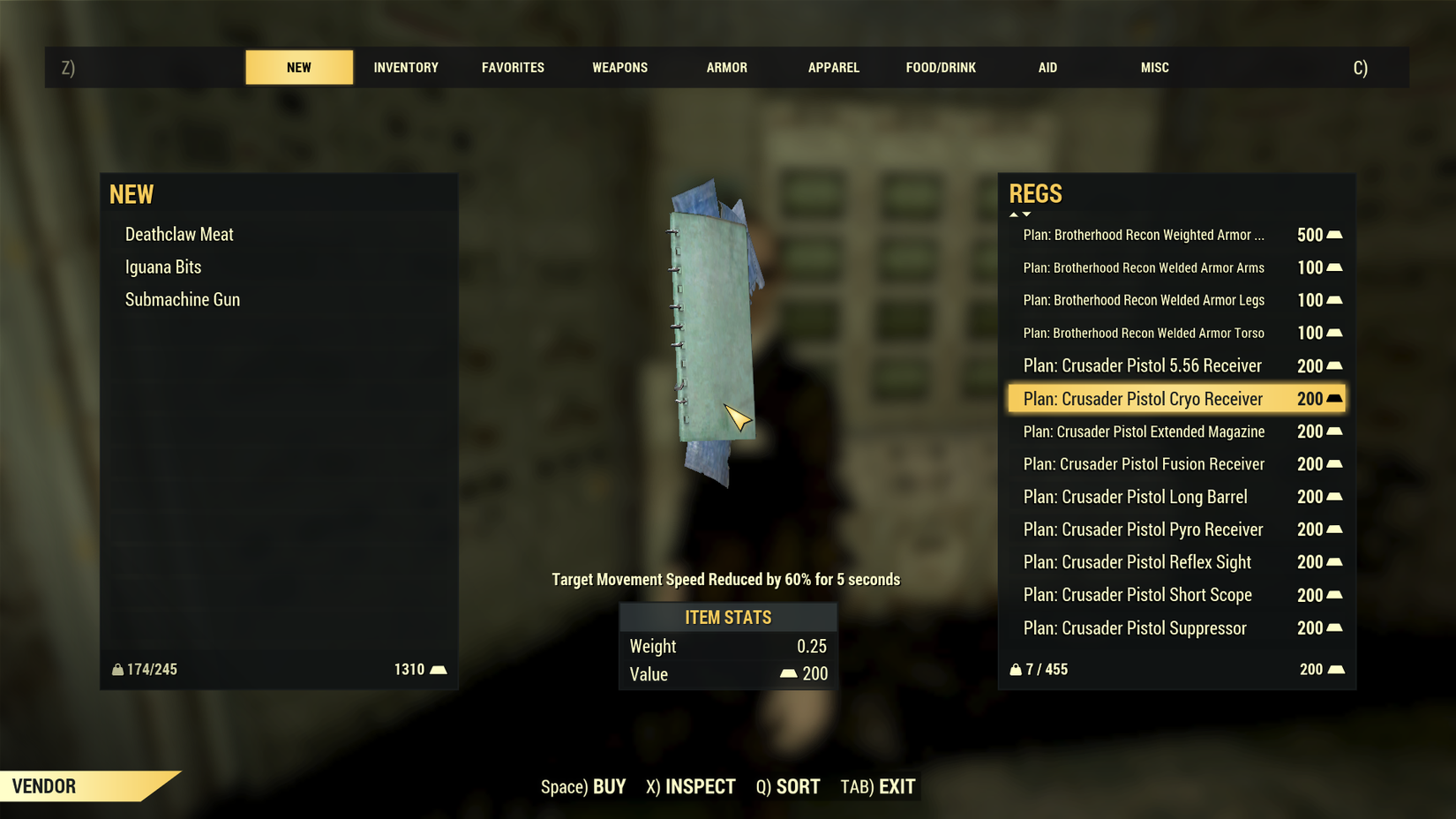Select Deathclaw Meat in the NEW list

click(x=179, y=234)
